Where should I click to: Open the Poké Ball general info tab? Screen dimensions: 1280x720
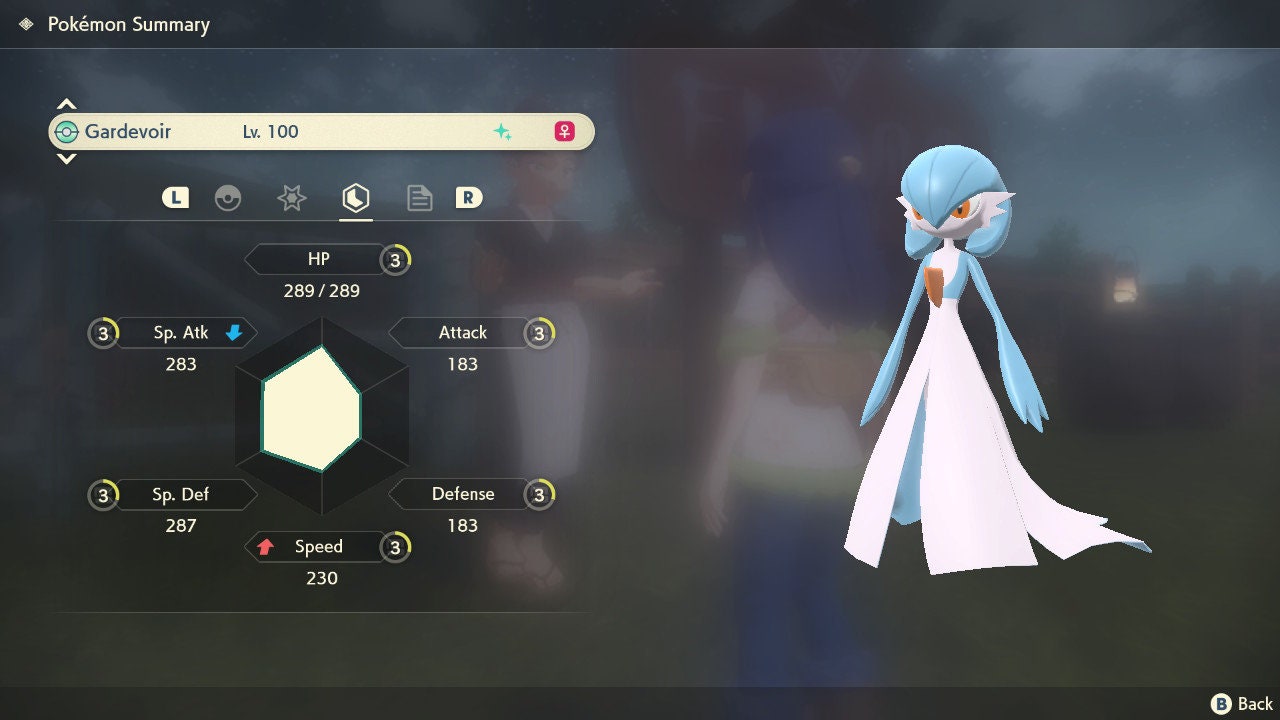228,198
